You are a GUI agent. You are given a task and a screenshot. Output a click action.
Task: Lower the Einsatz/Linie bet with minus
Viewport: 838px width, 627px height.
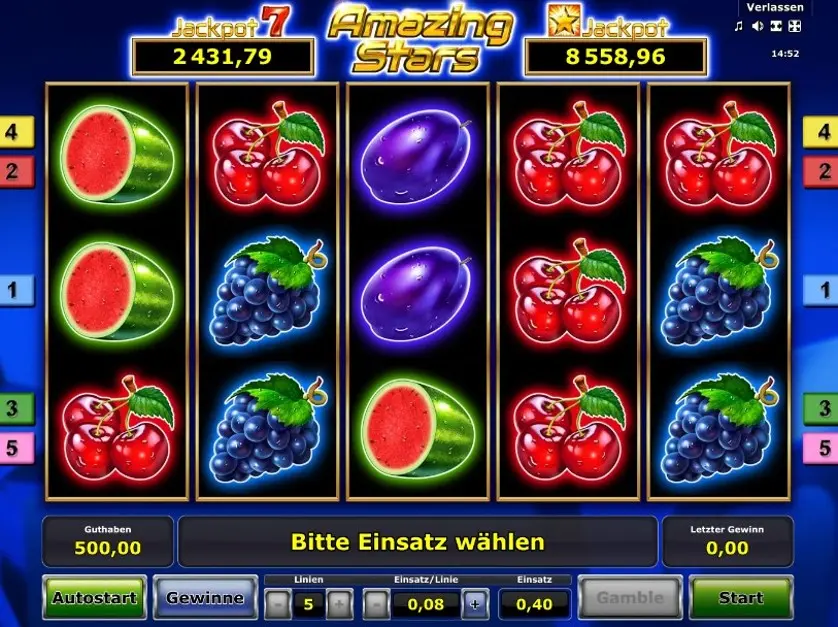[x=374, y=604]
